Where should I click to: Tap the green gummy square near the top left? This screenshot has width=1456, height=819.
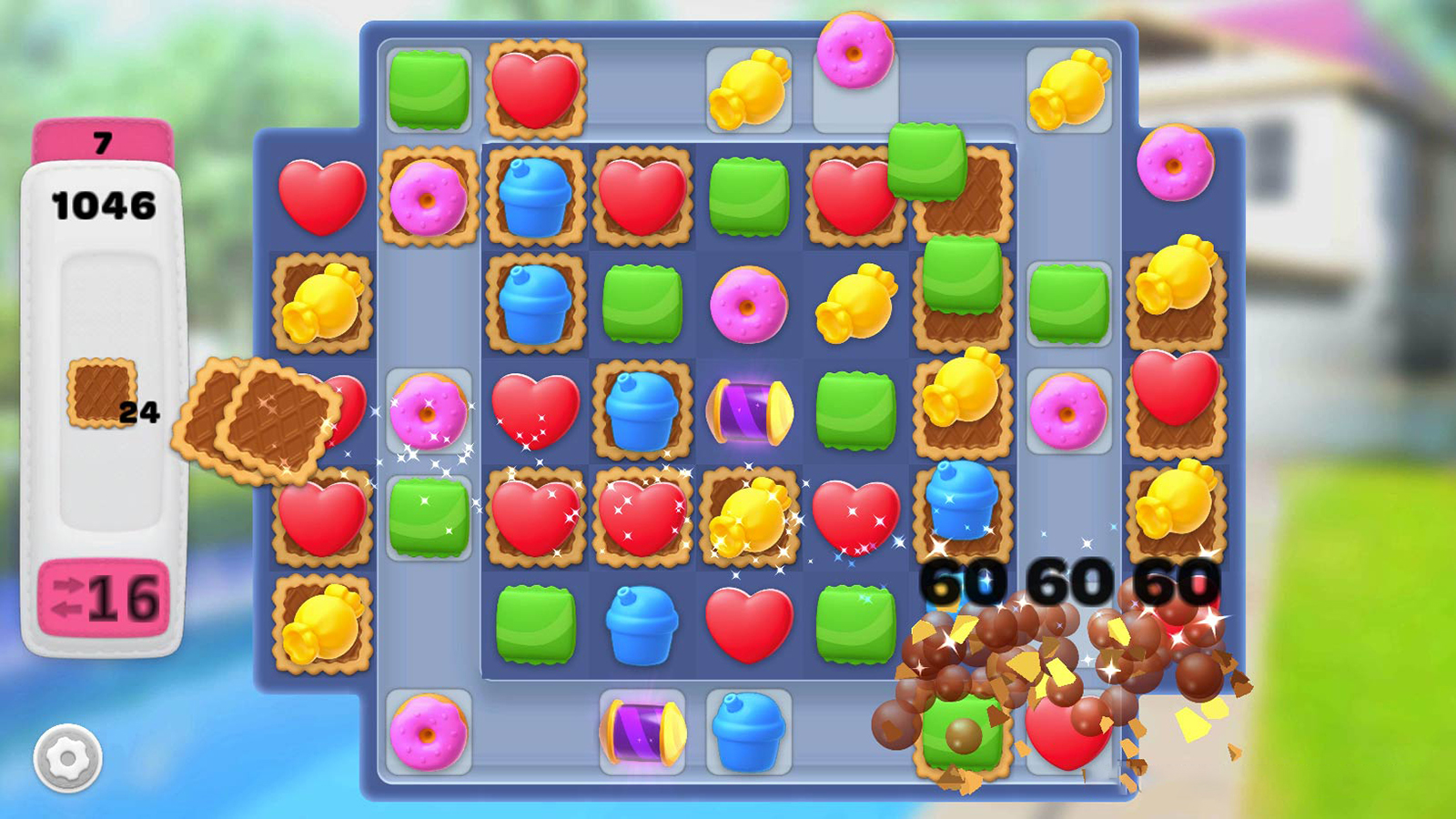click(426, 91)
